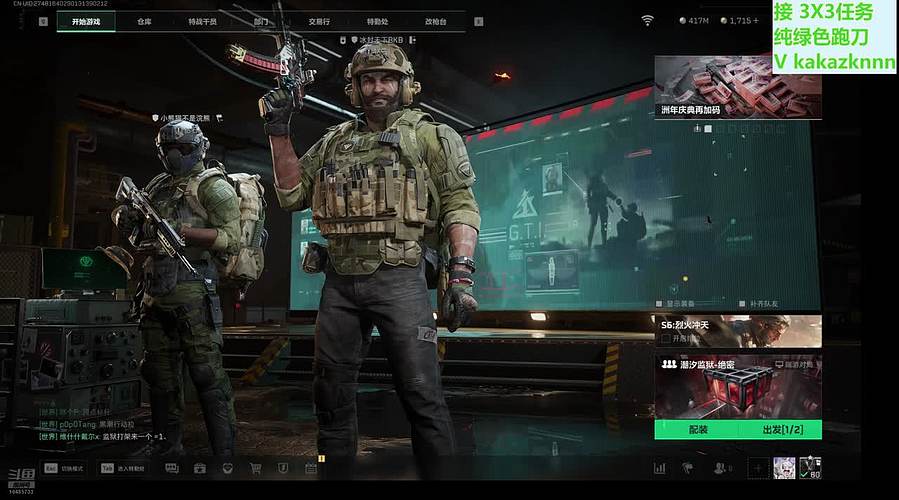
Task: Open the chat bubble icon in bottom bar
Action: (171, 468)
